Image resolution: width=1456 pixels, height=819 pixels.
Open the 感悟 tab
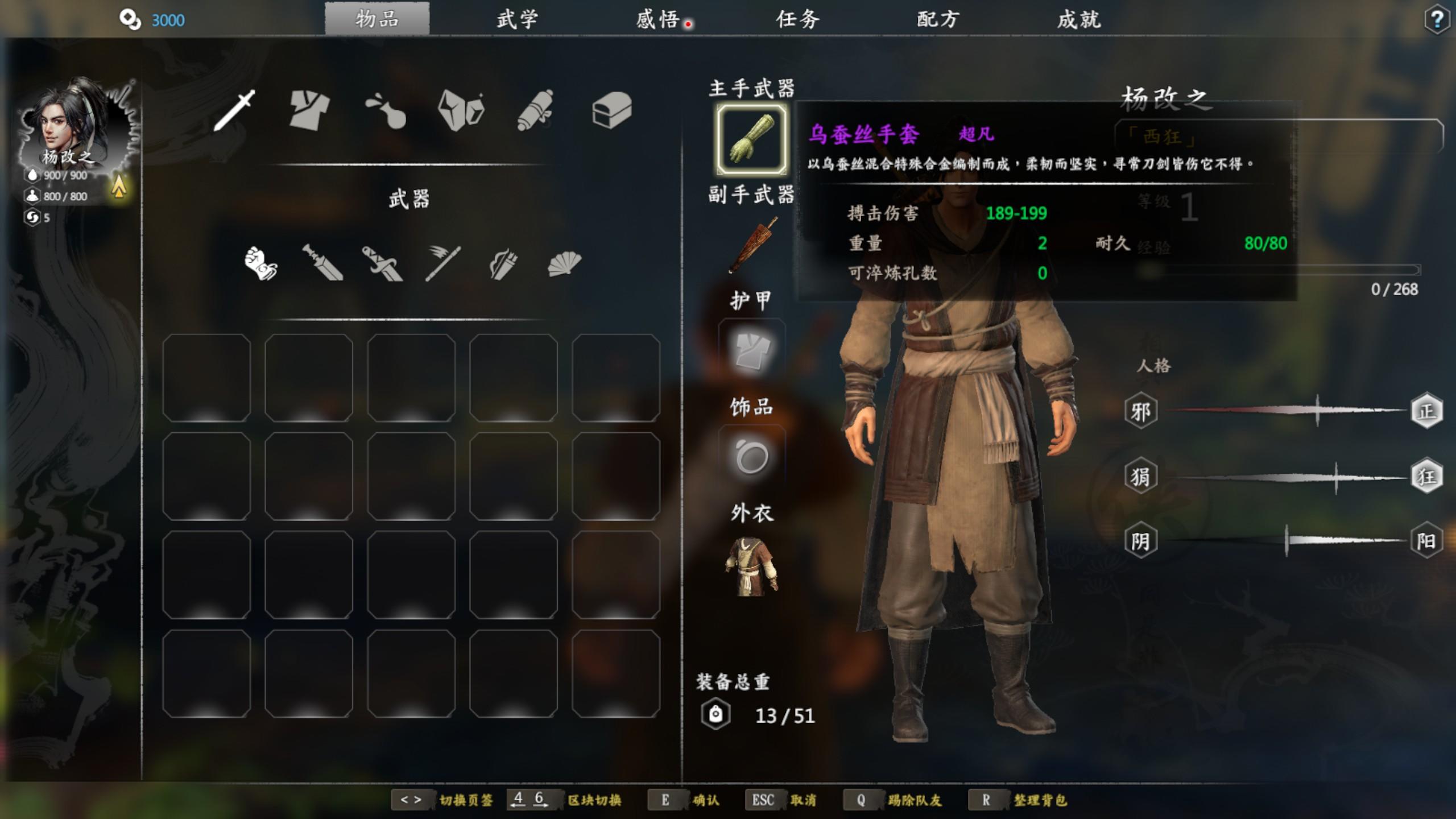[x=658, y=19]
